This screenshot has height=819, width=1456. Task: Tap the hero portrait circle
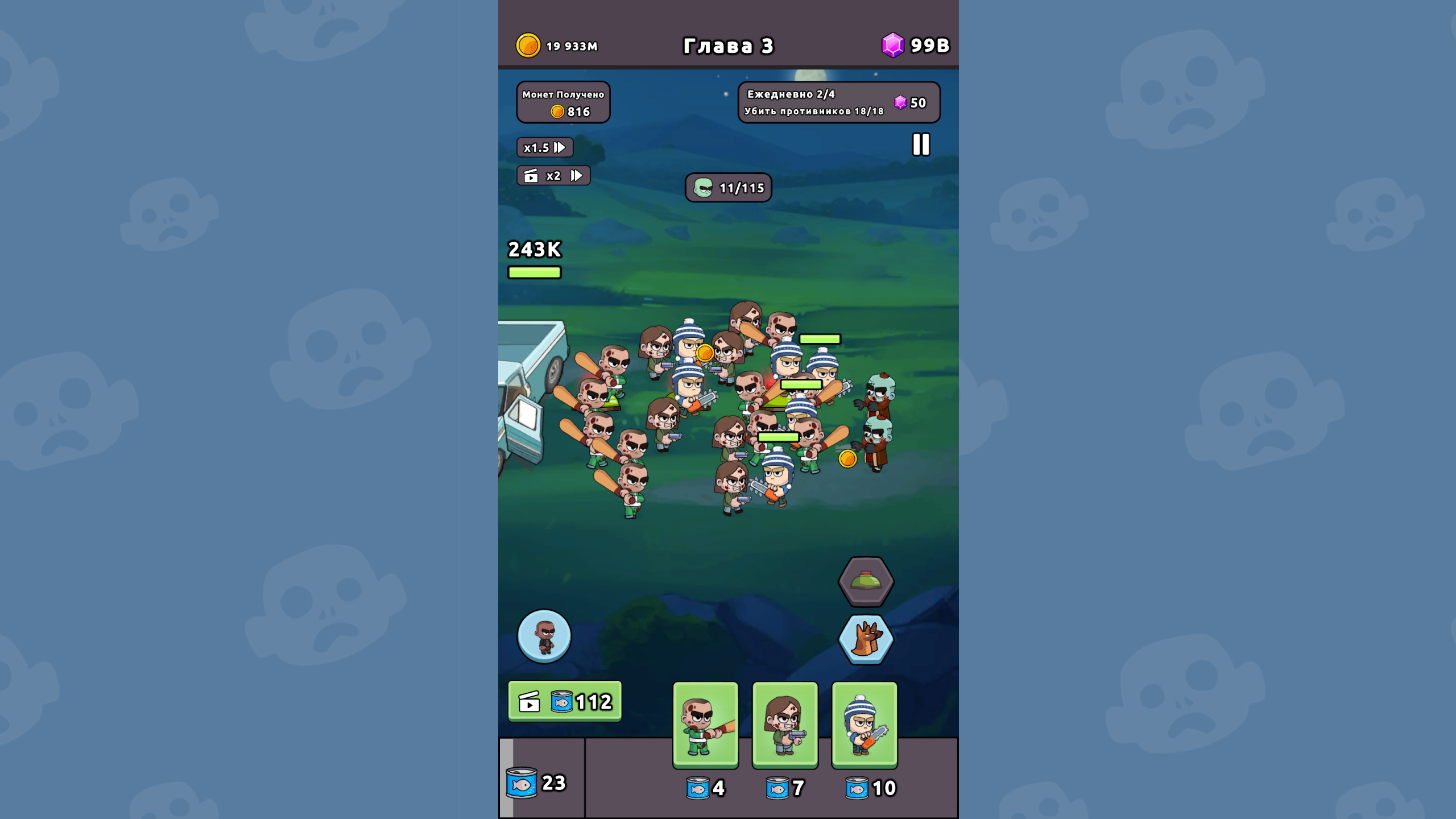(x=544, y=637)
